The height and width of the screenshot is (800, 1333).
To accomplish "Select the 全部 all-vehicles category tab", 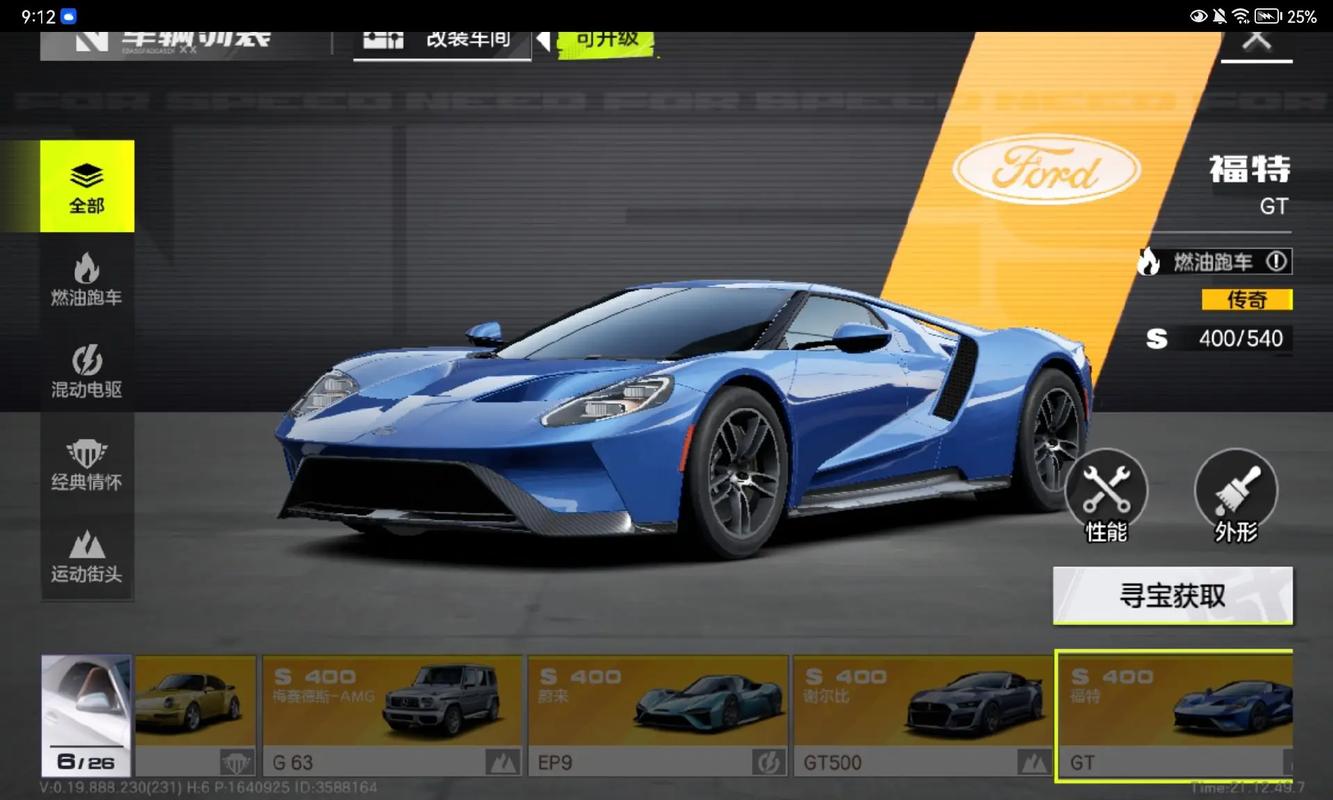I will [x=87, y=187].
